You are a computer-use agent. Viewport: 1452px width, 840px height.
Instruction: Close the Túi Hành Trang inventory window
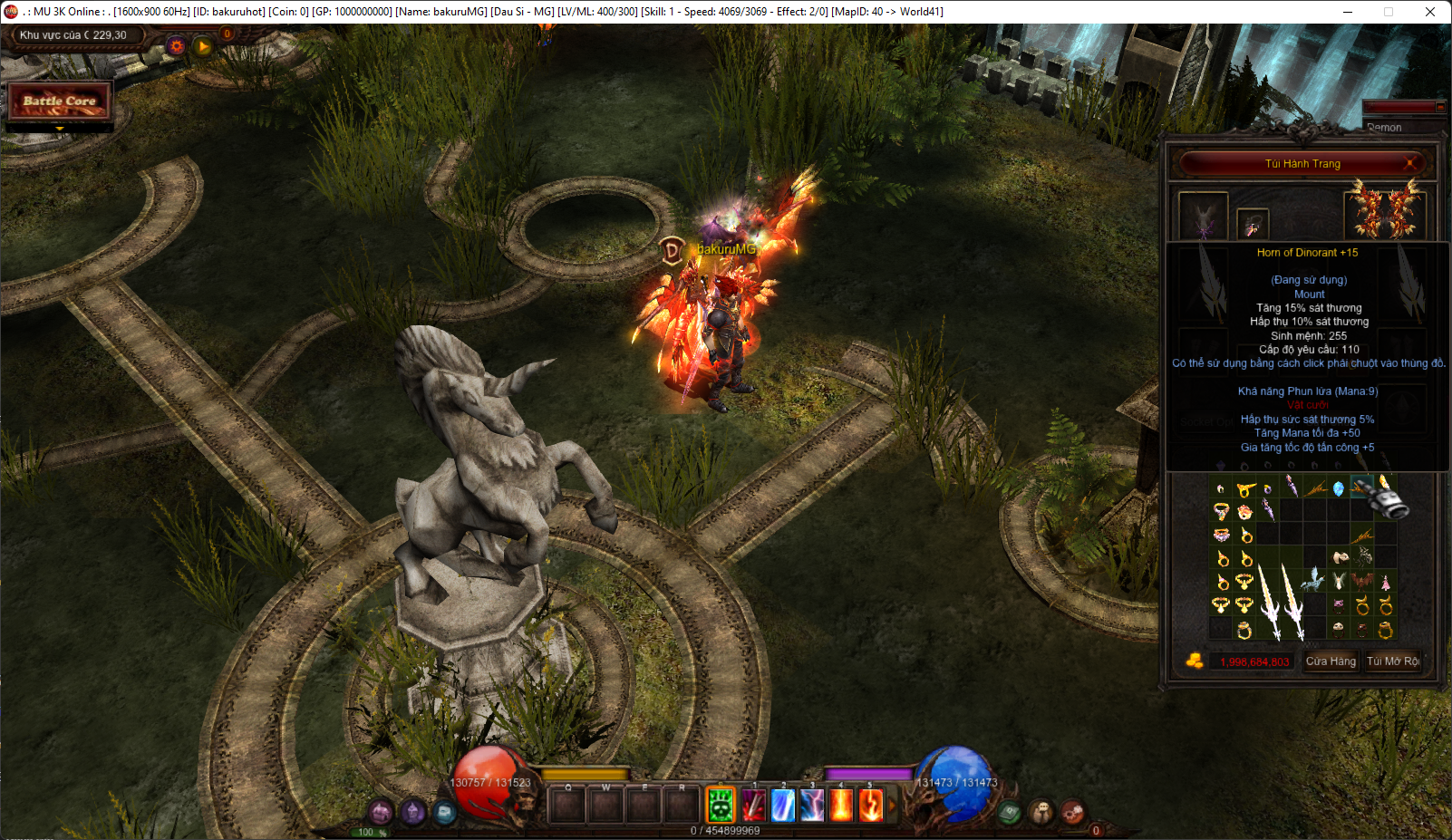(x=1409, y=163)
